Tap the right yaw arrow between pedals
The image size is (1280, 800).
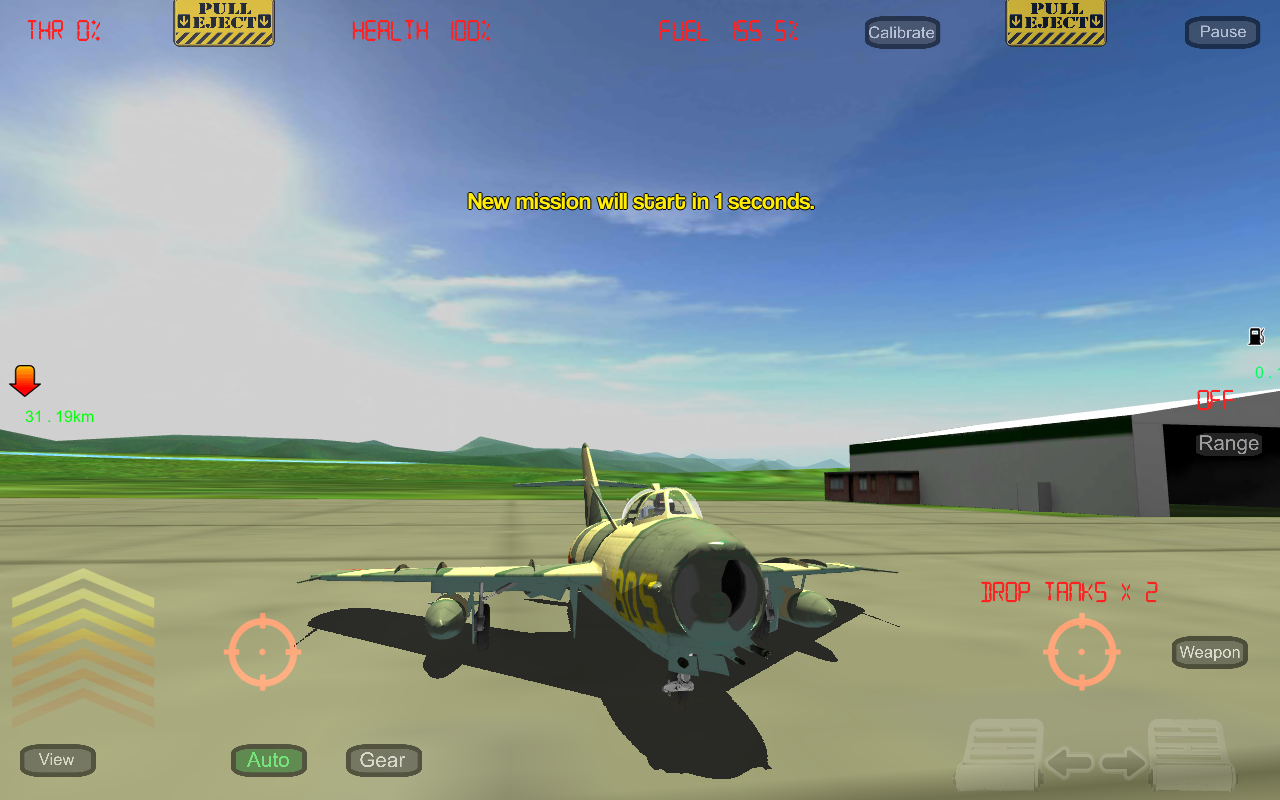(x=1122, y=762)
